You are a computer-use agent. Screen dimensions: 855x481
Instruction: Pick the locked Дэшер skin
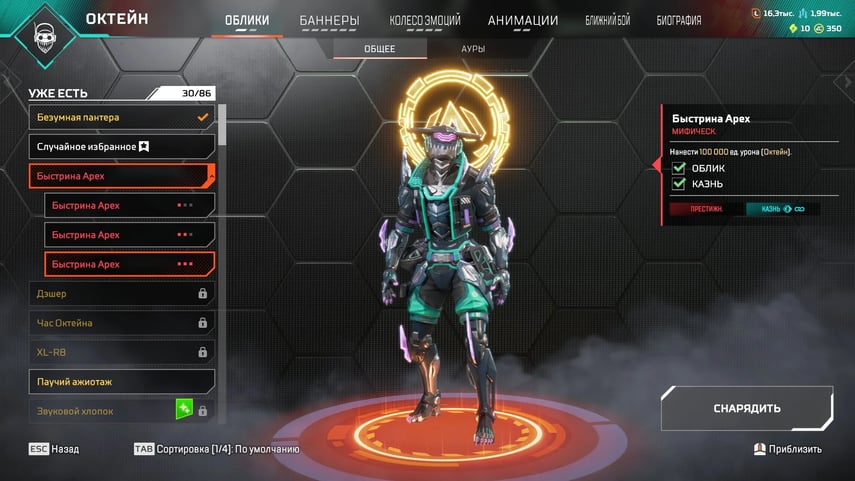[x=122, y=294]
